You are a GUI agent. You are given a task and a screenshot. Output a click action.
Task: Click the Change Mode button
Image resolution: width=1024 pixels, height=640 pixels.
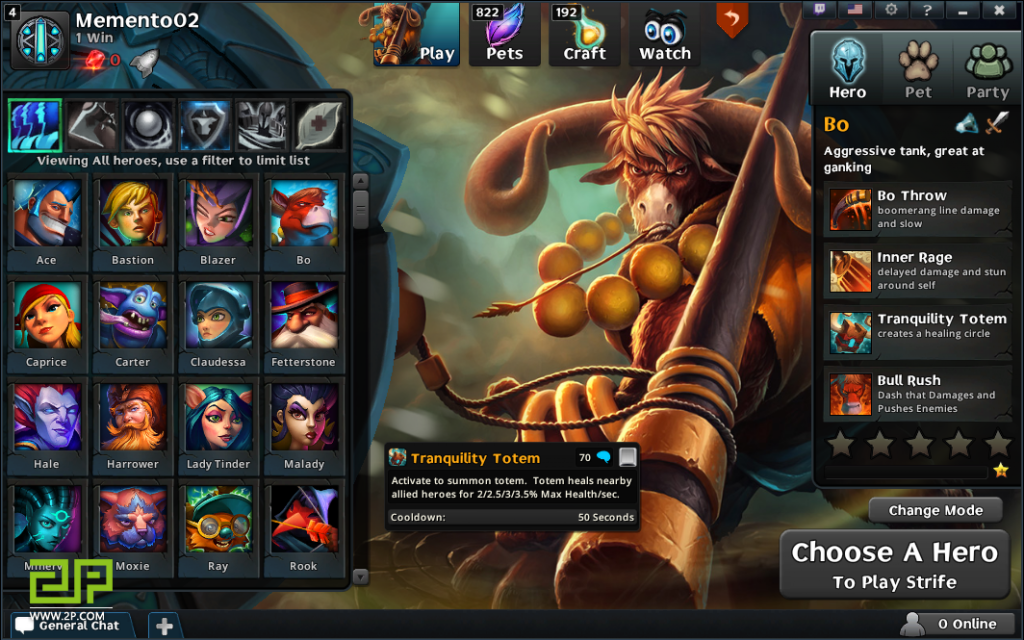[935, 510]
